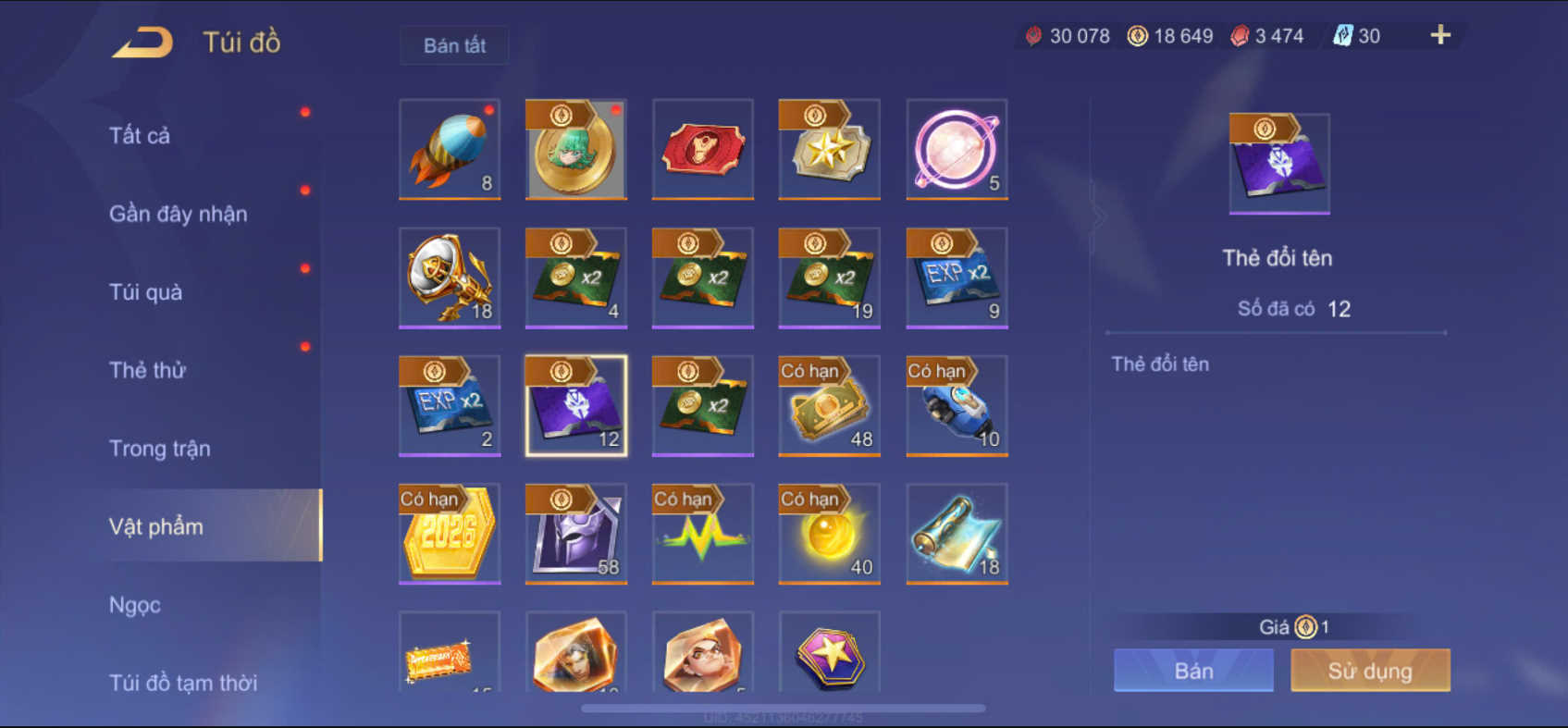The height and width of the screenshot is (728, 1568).
Task: Click the selected Thẻ đổi tên purple card
Action: [x=575, y=405]
